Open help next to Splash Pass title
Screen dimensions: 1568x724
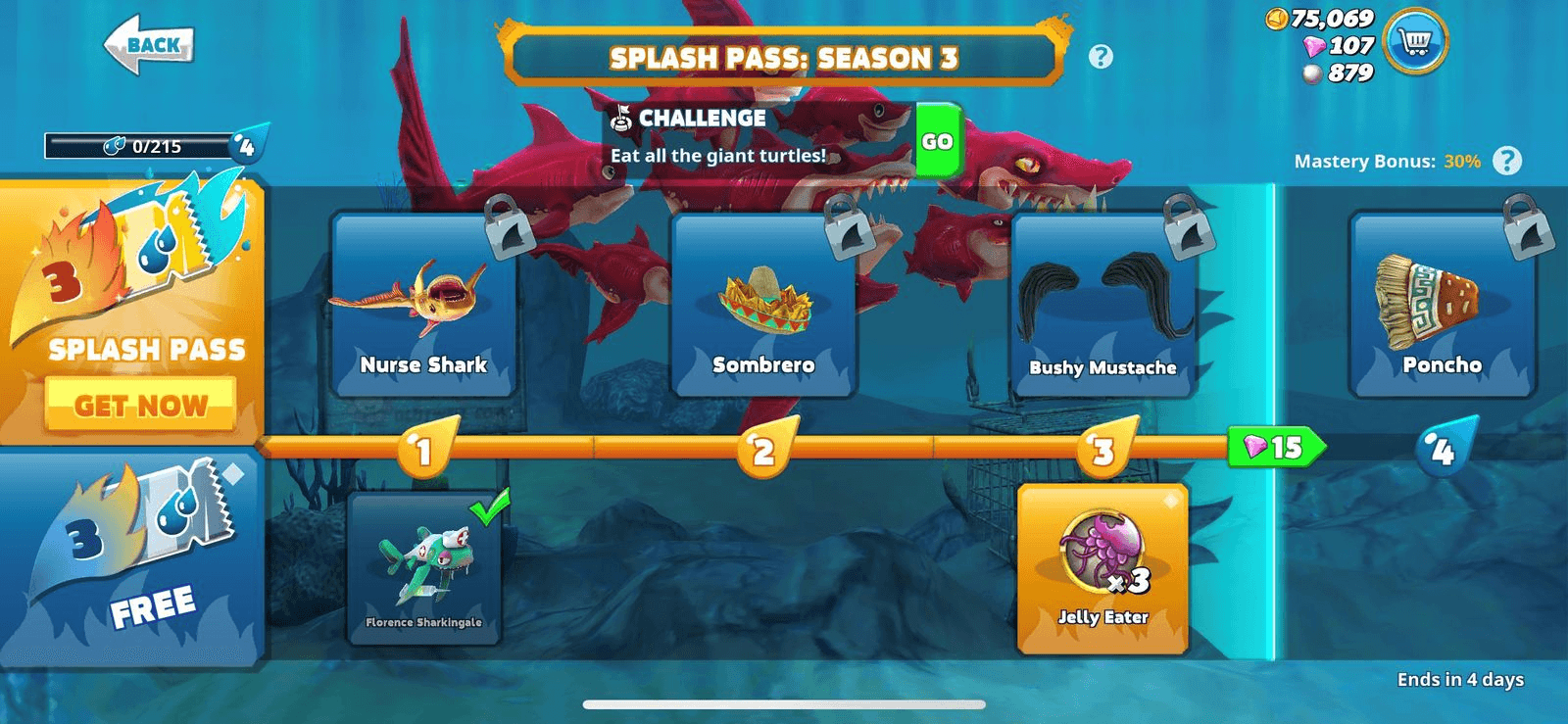pyautogui.click(x=1101, y=57)
